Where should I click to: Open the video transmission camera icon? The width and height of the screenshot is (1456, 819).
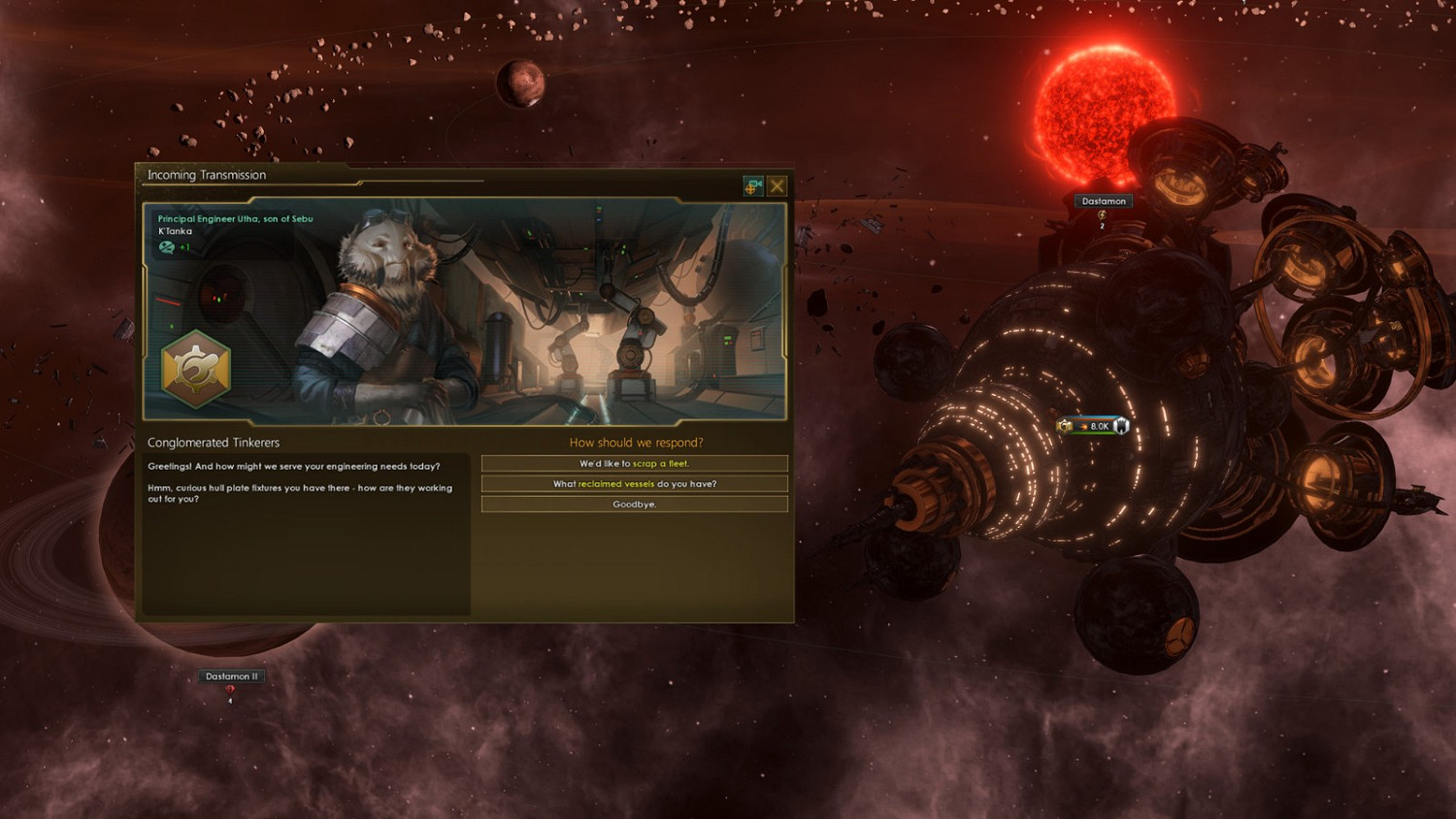point(752,185)
